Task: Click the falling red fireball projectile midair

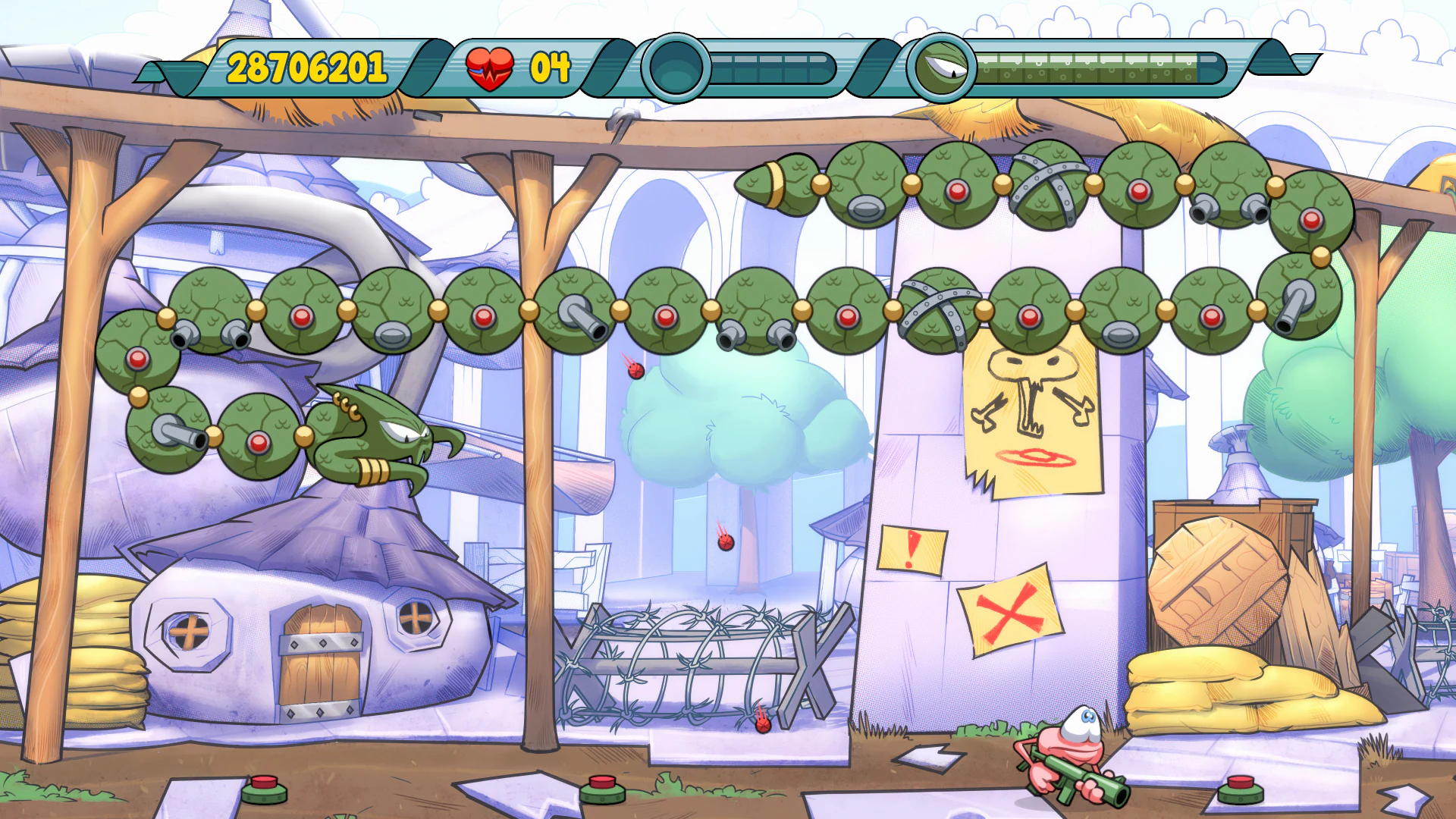Action: coord(635,372)
